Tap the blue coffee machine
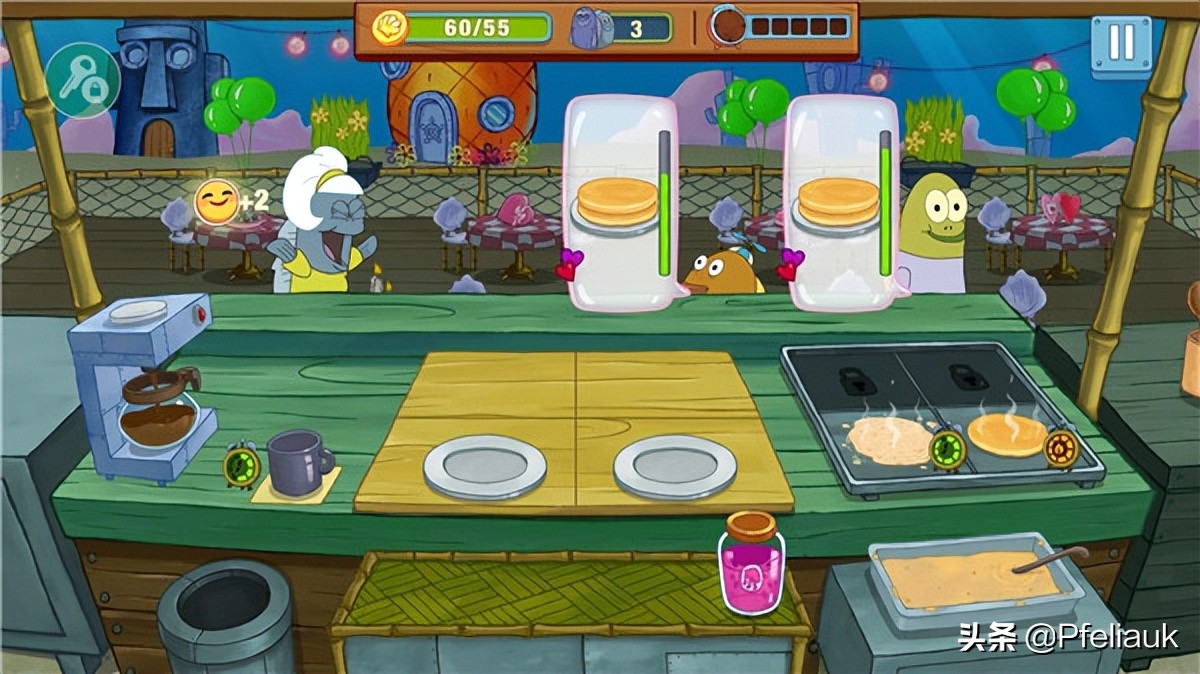 (144, 385)
